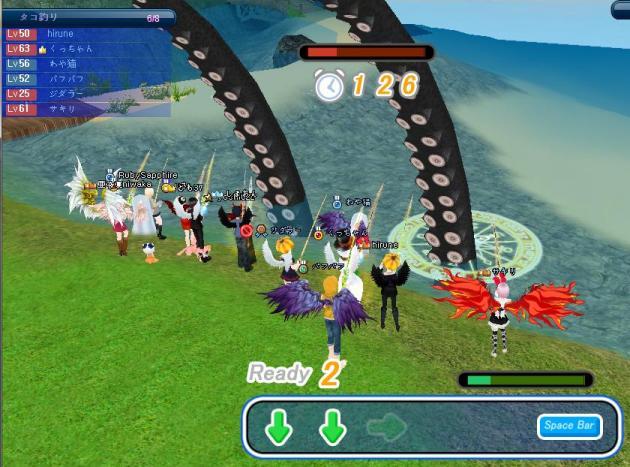Viewport: 630px width, 467px height.
Task: Pick party member サキリ at Lv61
Action: click(x=86, y=108)
